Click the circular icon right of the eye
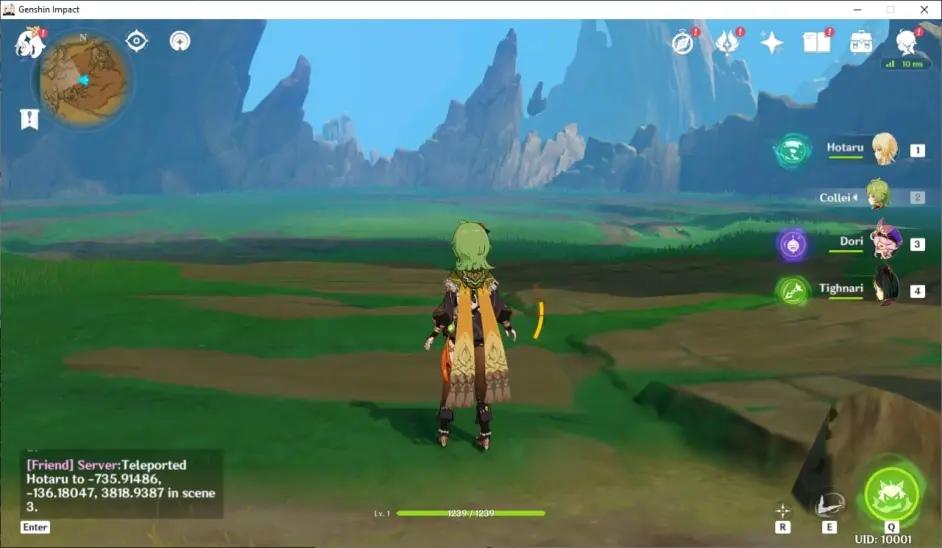Screen dimensions: 942x548 pyautogui.click(x=180, y=41)
